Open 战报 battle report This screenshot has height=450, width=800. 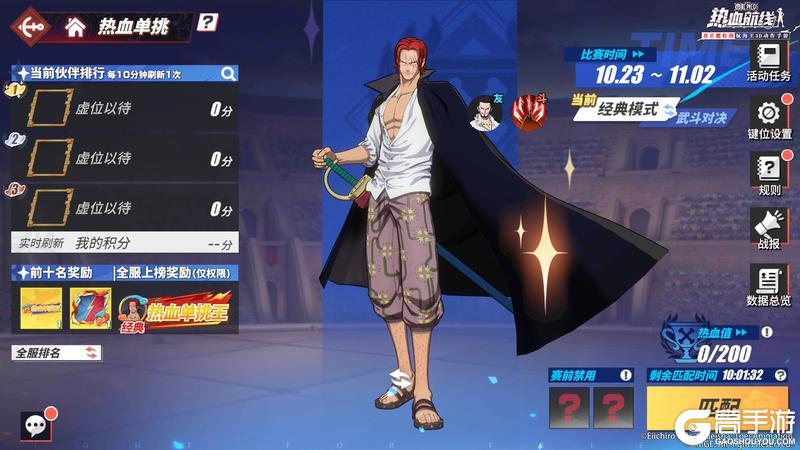point(768,227)
